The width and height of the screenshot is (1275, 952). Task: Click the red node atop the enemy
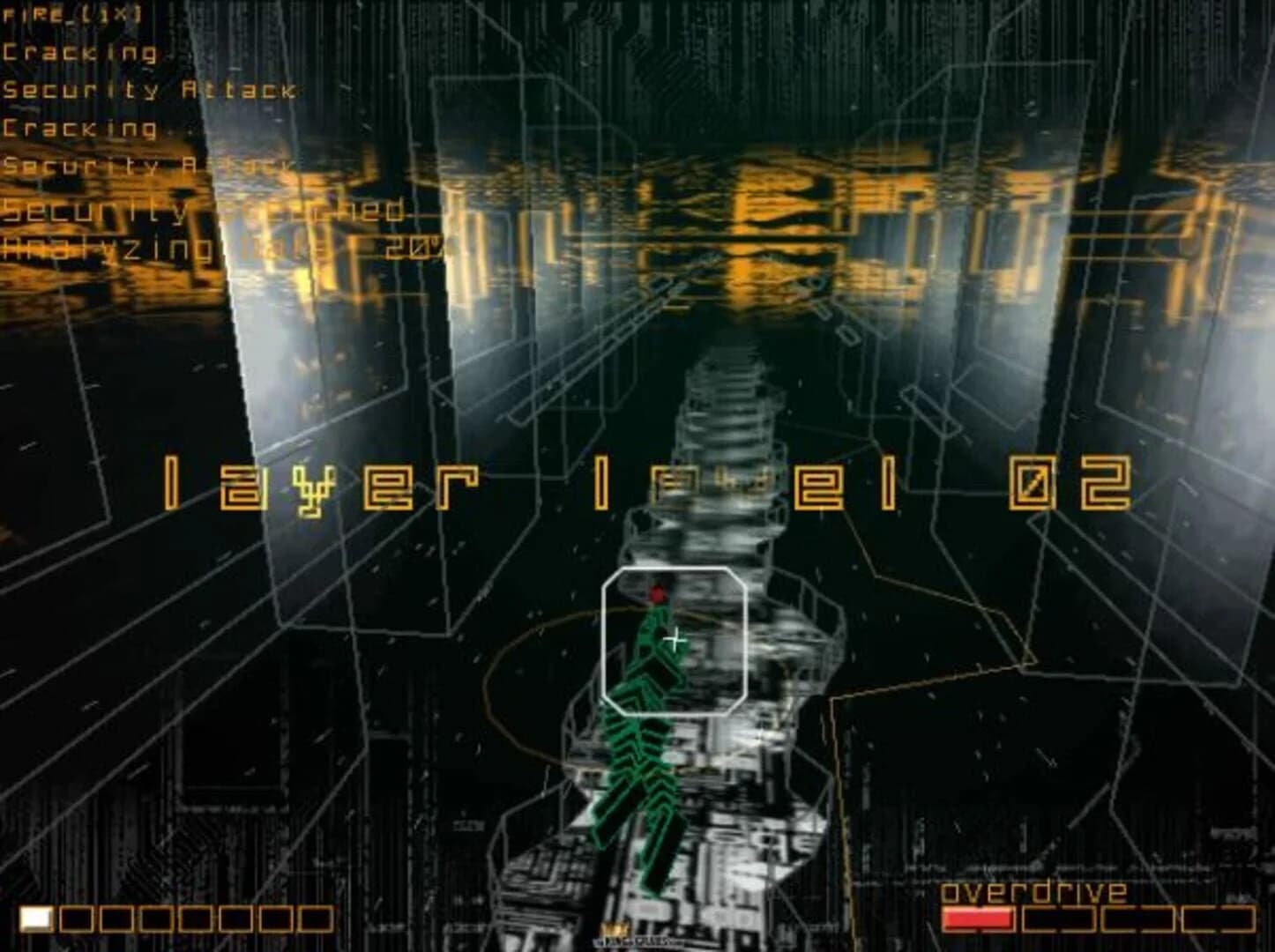[657, 594]
